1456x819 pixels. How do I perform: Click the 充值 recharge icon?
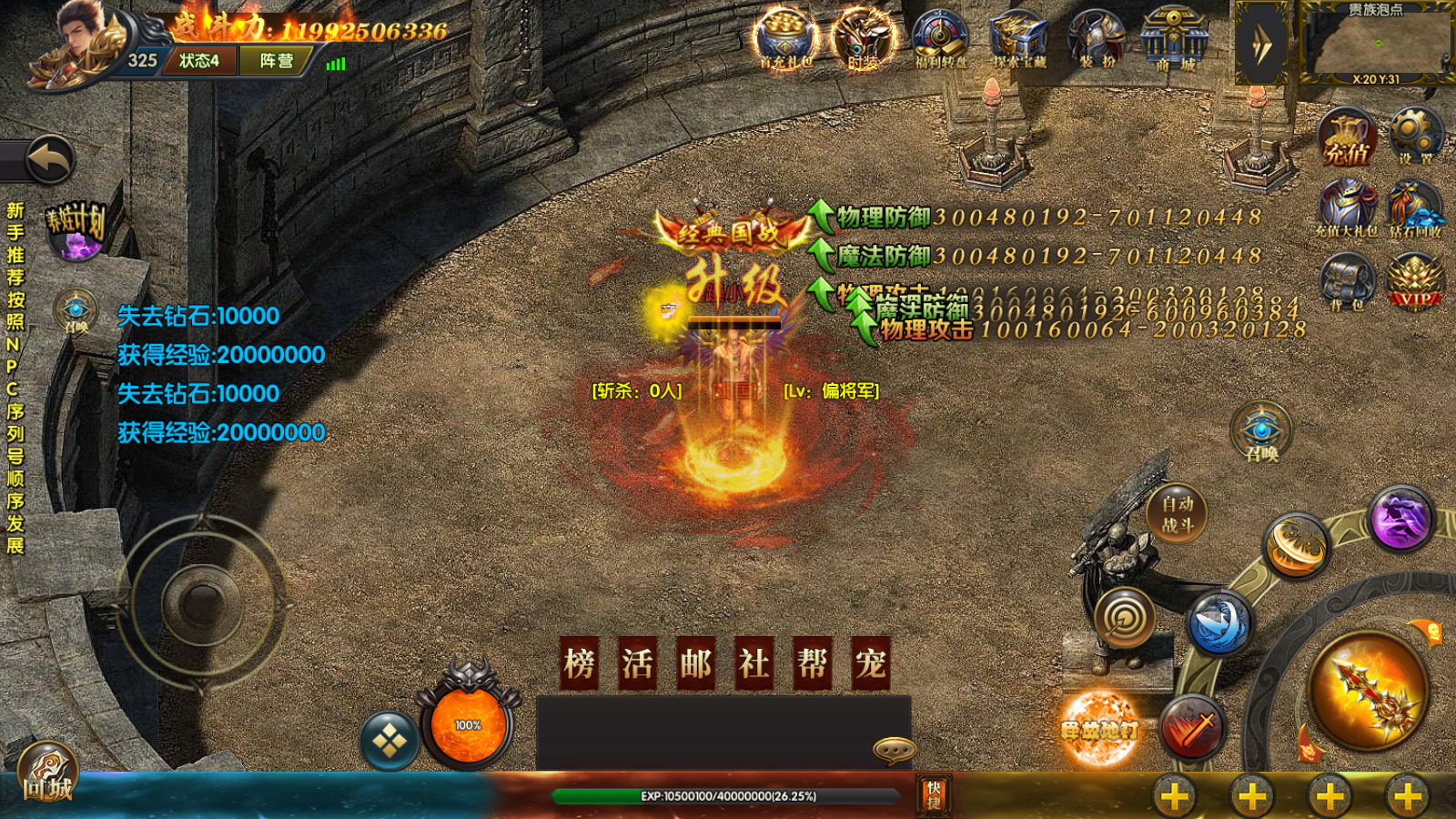coord(1347,138)
